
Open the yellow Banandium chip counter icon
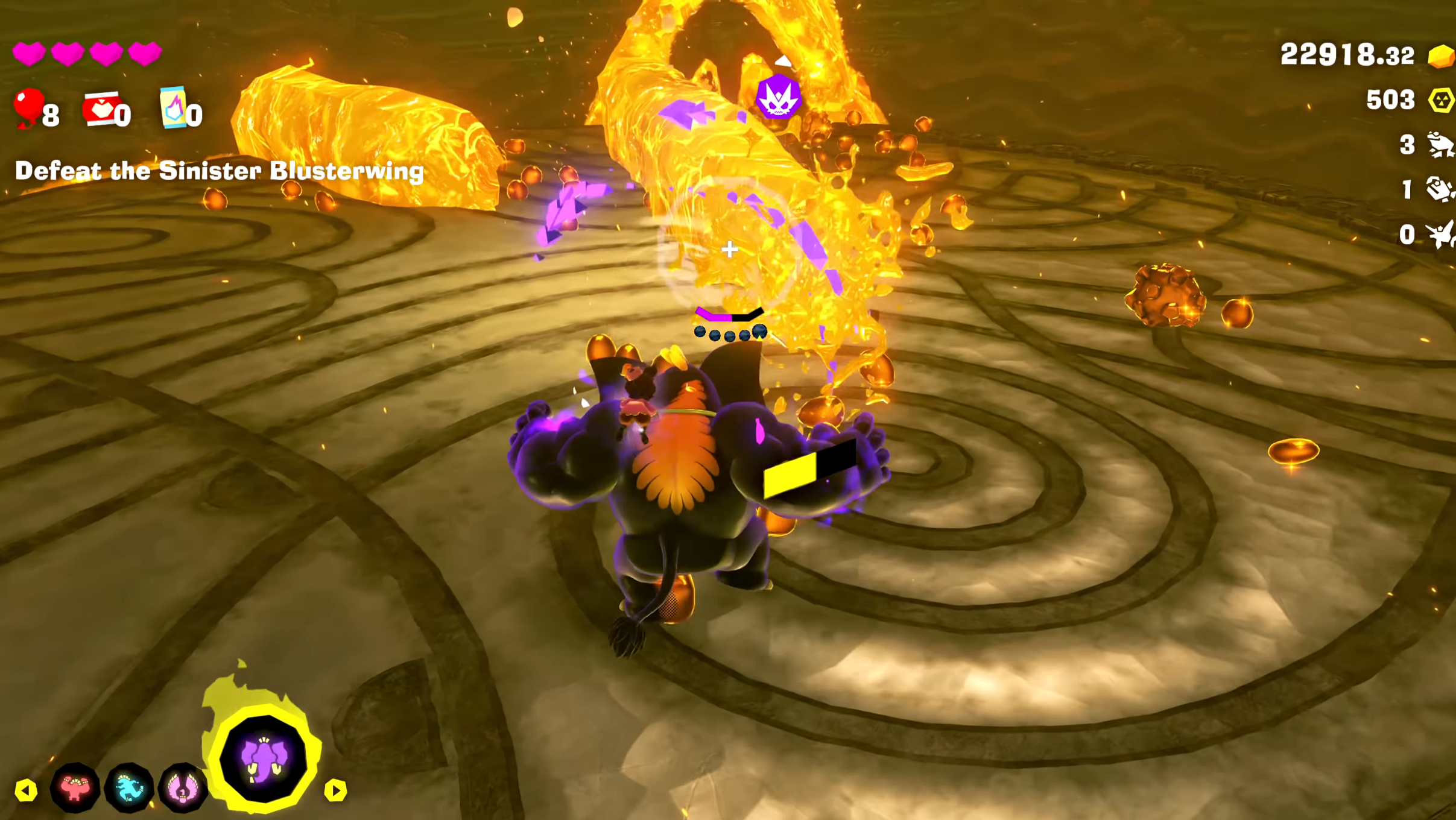coord(1440,100)
